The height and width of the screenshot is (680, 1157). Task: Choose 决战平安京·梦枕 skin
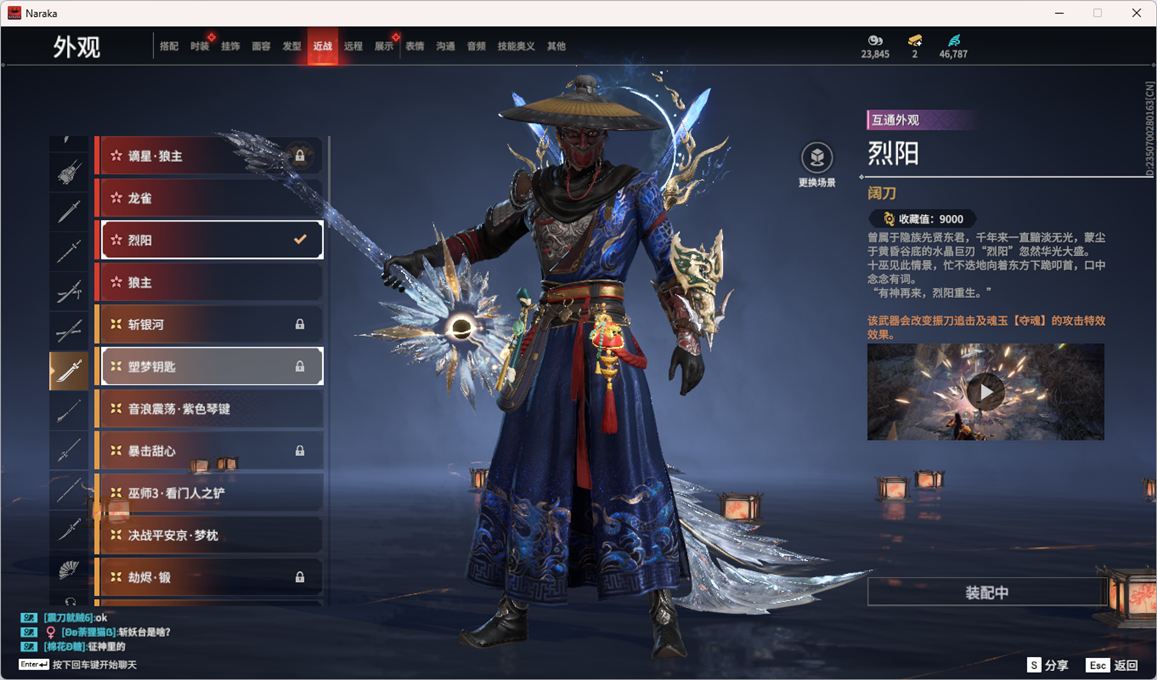209,535
